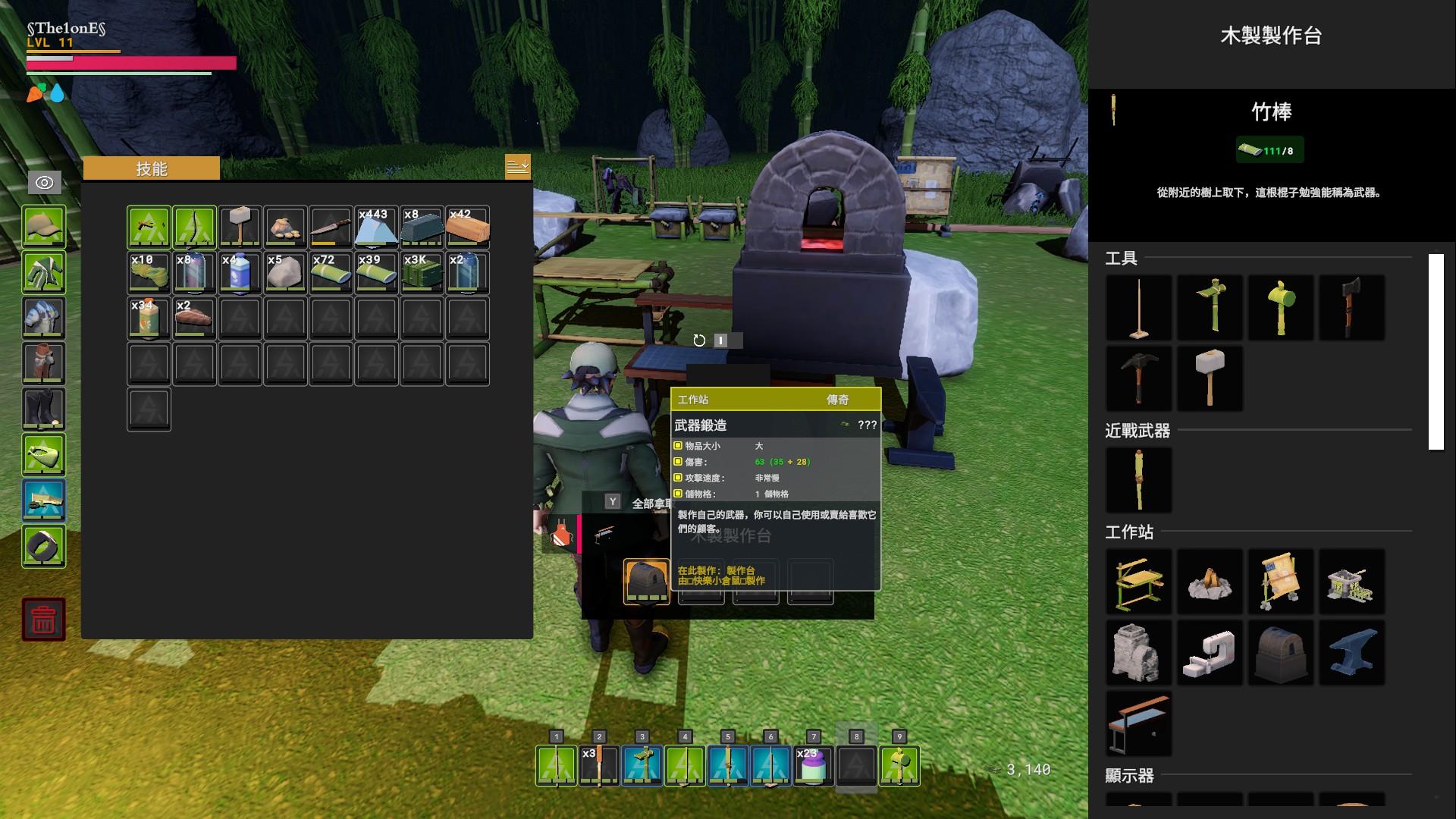Select the x443 ice shard stack
Image resolution: width=1456 pixels, height=819 pixels.
376,227
